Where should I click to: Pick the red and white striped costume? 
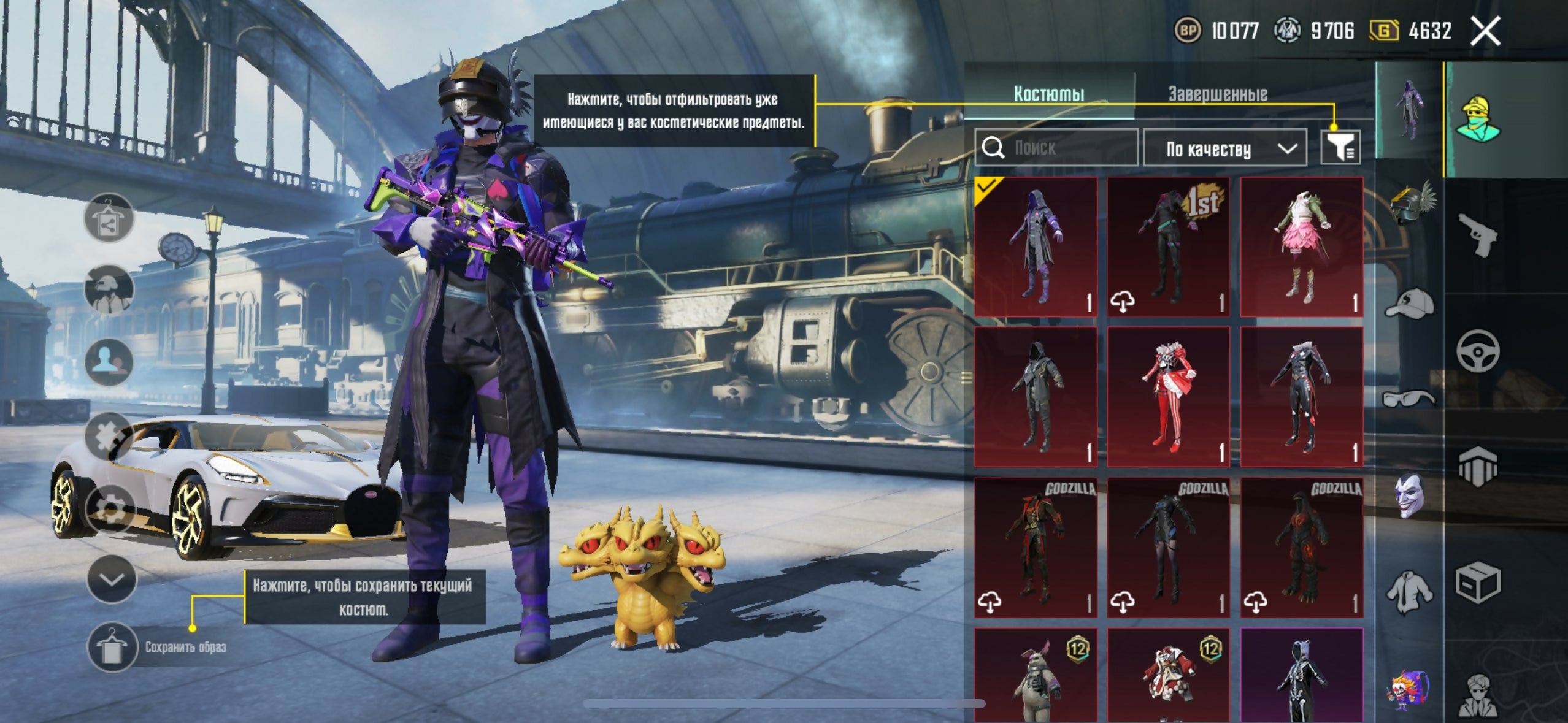coord(1169,396)
